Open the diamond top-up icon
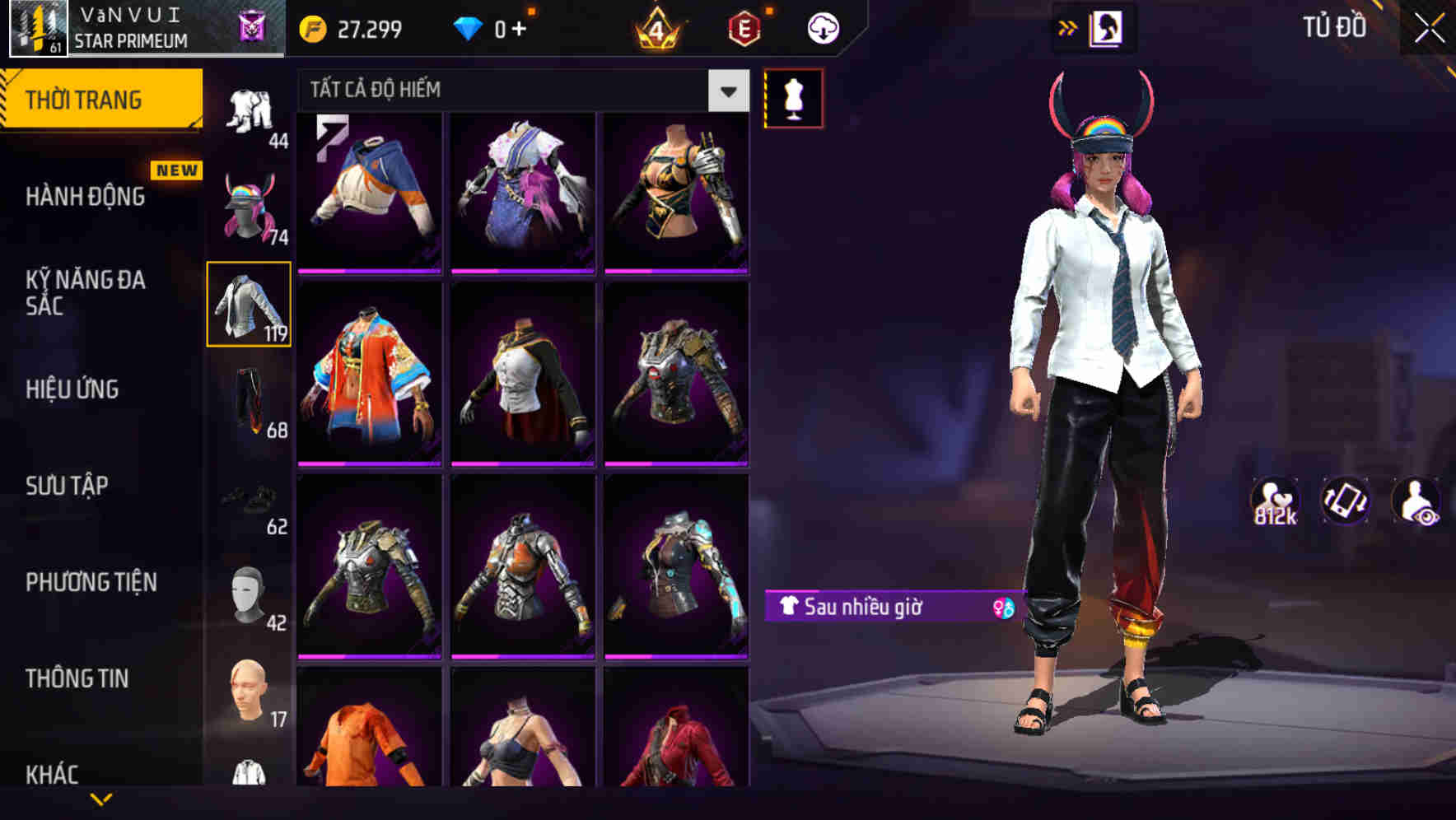The height and width of the screenshot is (820, 1456). [x=469, y=27]
